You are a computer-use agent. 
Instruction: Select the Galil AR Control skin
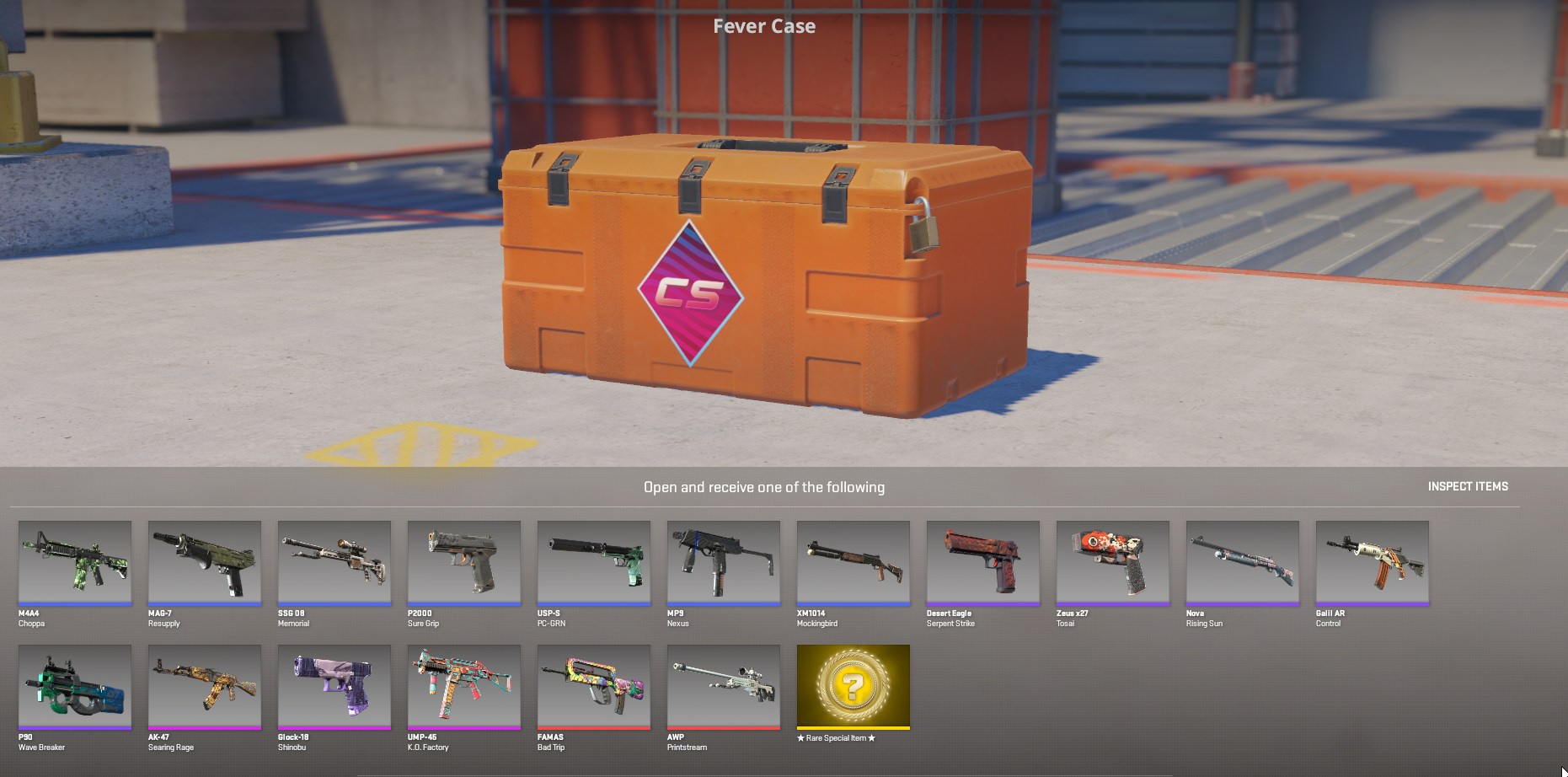coord(1373,562)
